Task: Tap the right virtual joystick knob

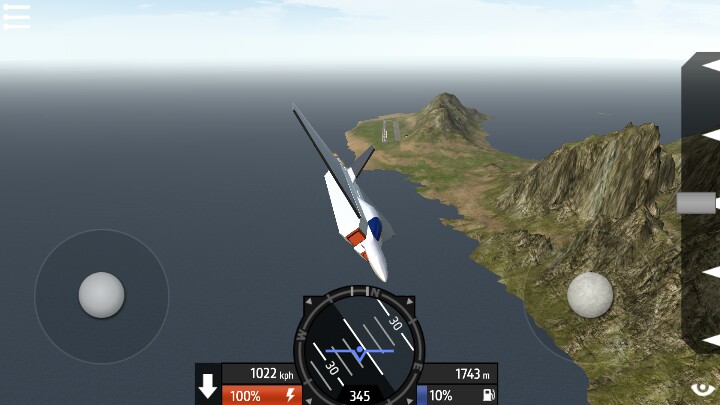Action: (x=590, y=295)
